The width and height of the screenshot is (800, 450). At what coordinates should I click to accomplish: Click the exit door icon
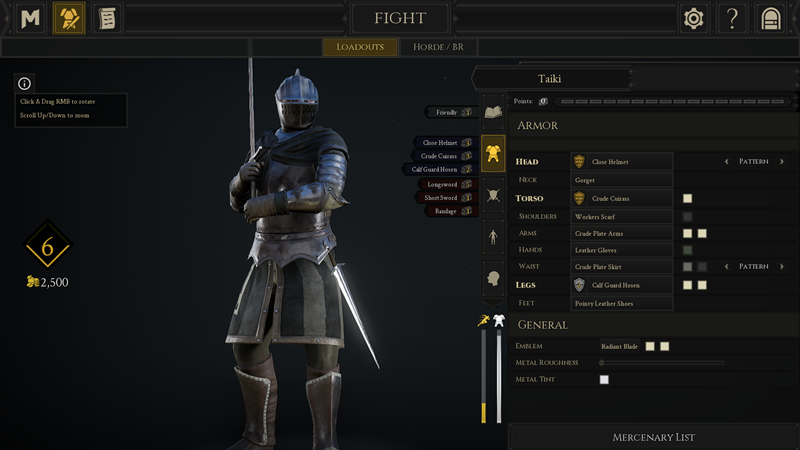[770, 18]
